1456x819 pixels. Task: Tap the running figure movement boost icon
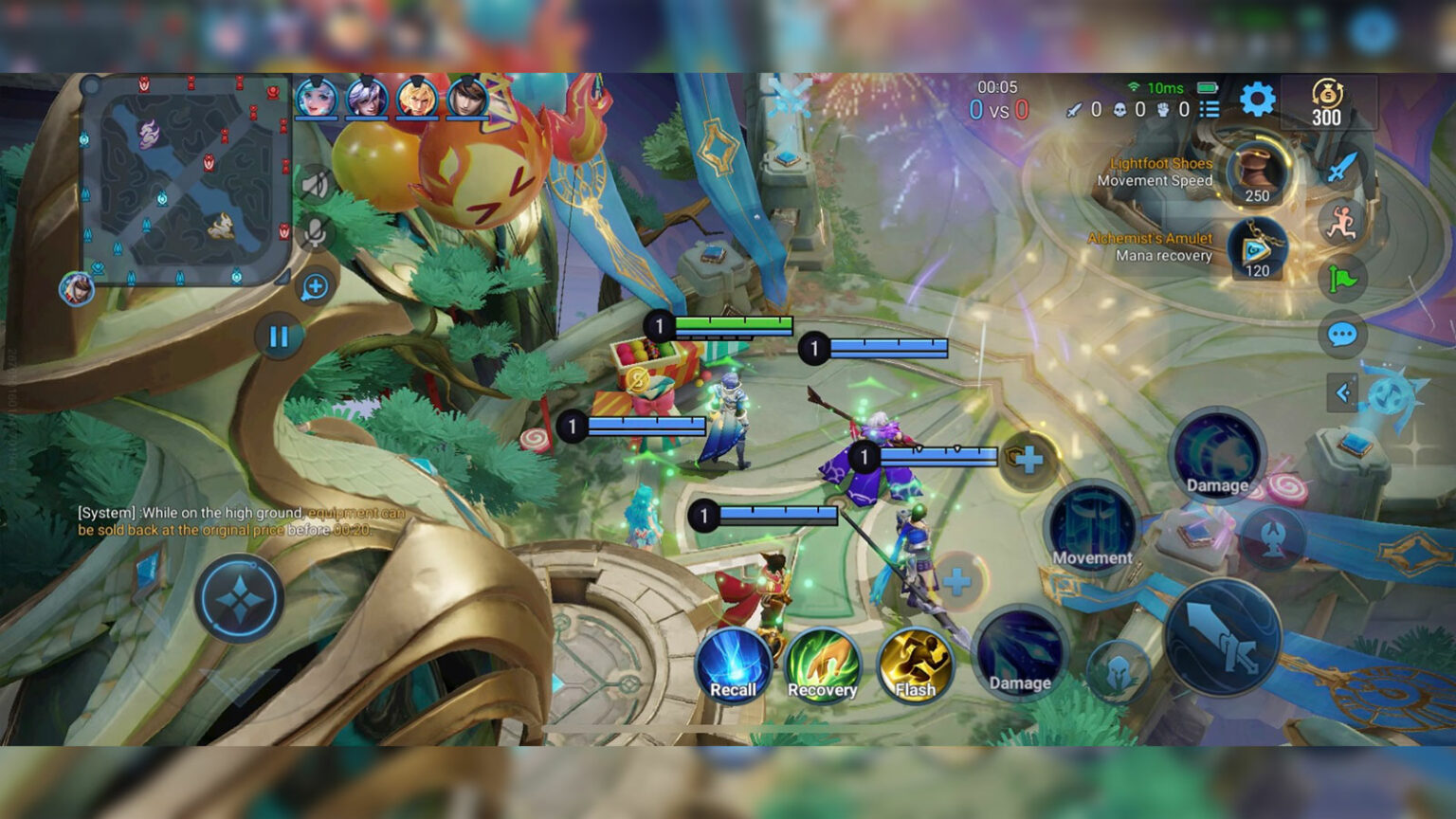[x=1342, y=219]
